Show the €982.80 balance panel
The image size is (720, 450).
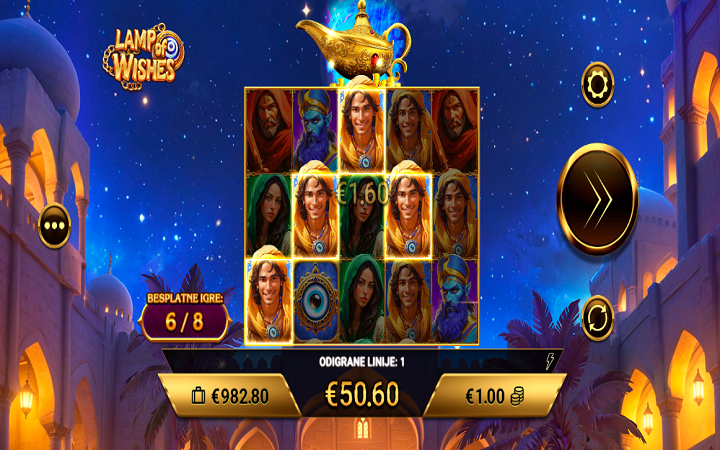231,395
